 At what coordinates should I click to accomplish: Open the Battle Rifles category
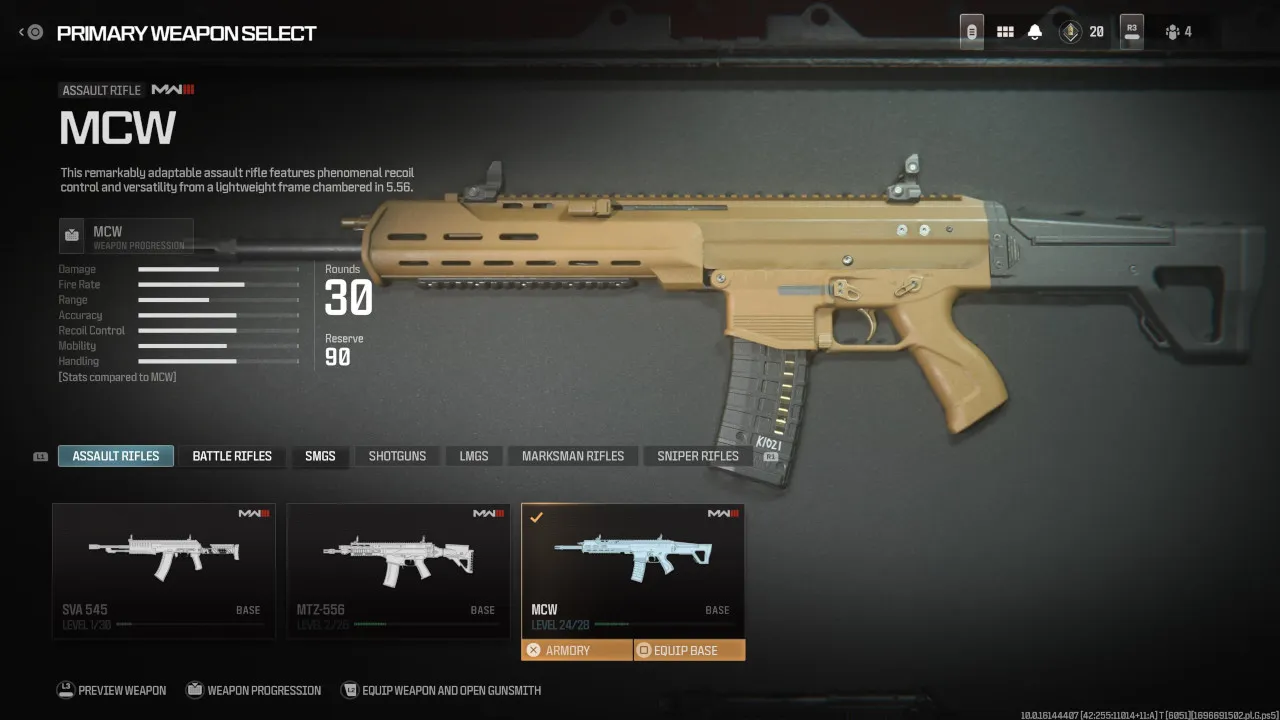232,456
